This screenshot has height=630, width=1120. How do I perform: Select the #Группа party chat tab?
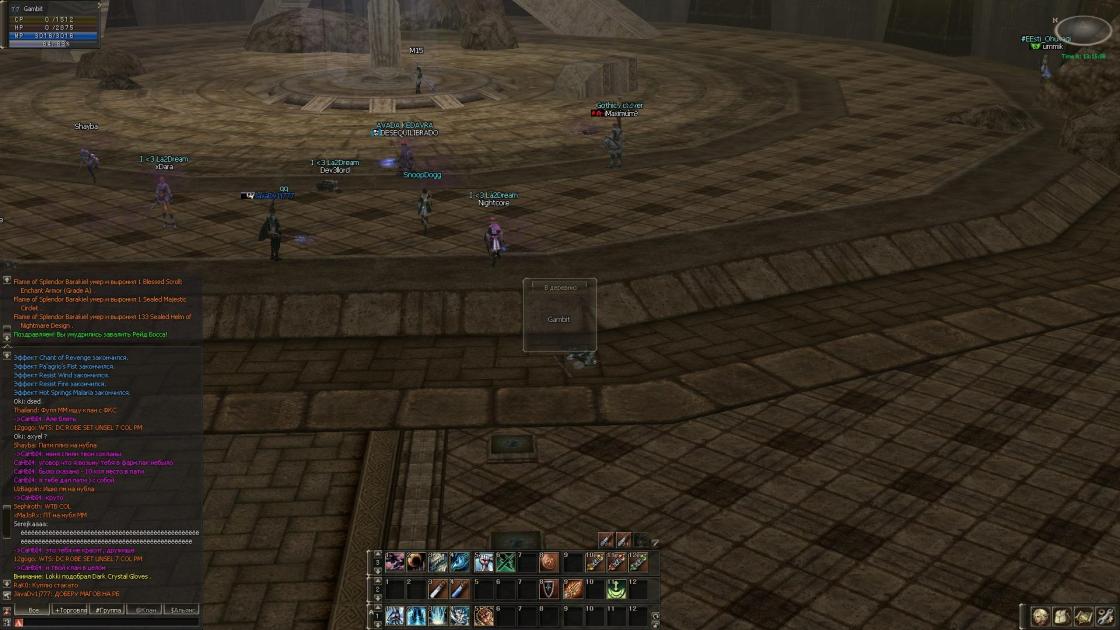tap(108, 609)
